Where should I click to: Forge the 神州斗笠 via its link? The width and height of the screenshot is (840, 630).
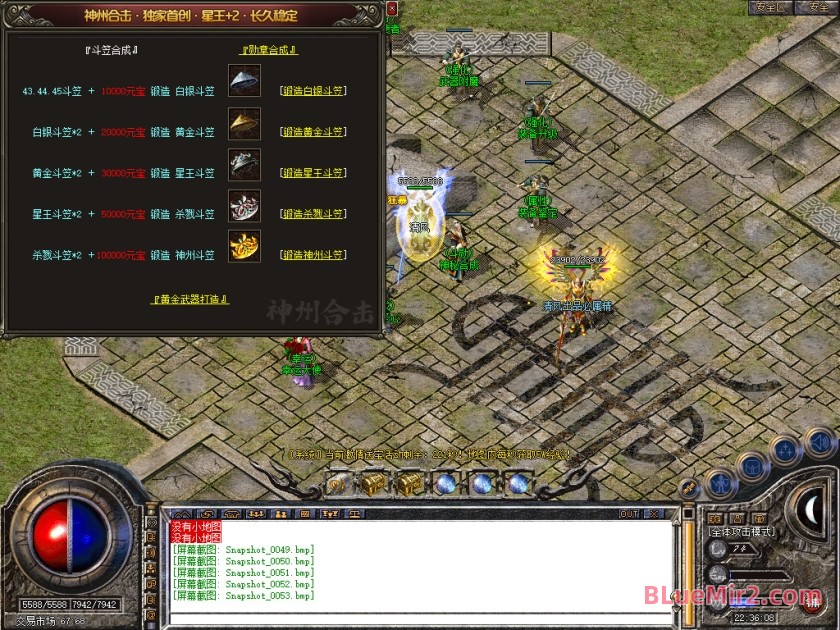click(x=313, y=255)
